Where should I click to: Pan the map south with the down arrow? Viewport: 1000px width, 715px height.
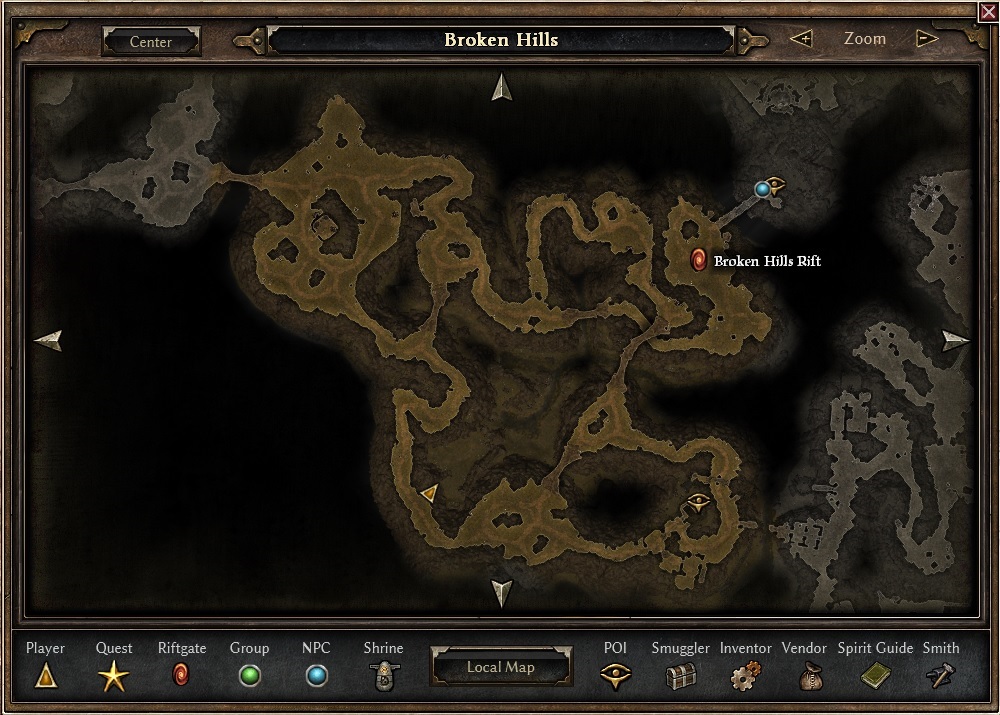[x=501, y=592]
